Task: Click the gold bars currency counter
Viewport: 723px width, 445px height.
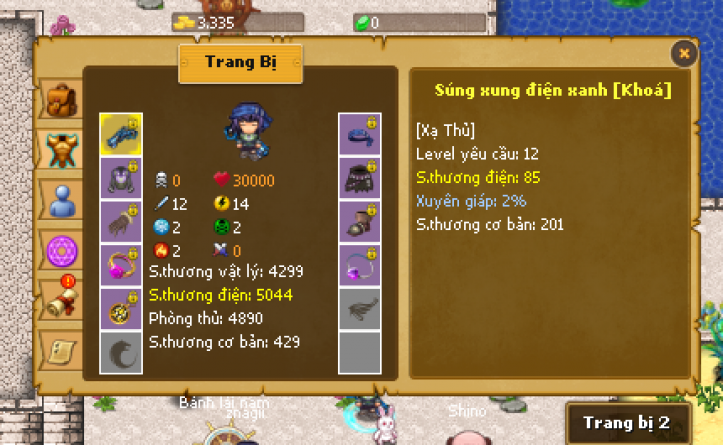Action: point(204,22)
